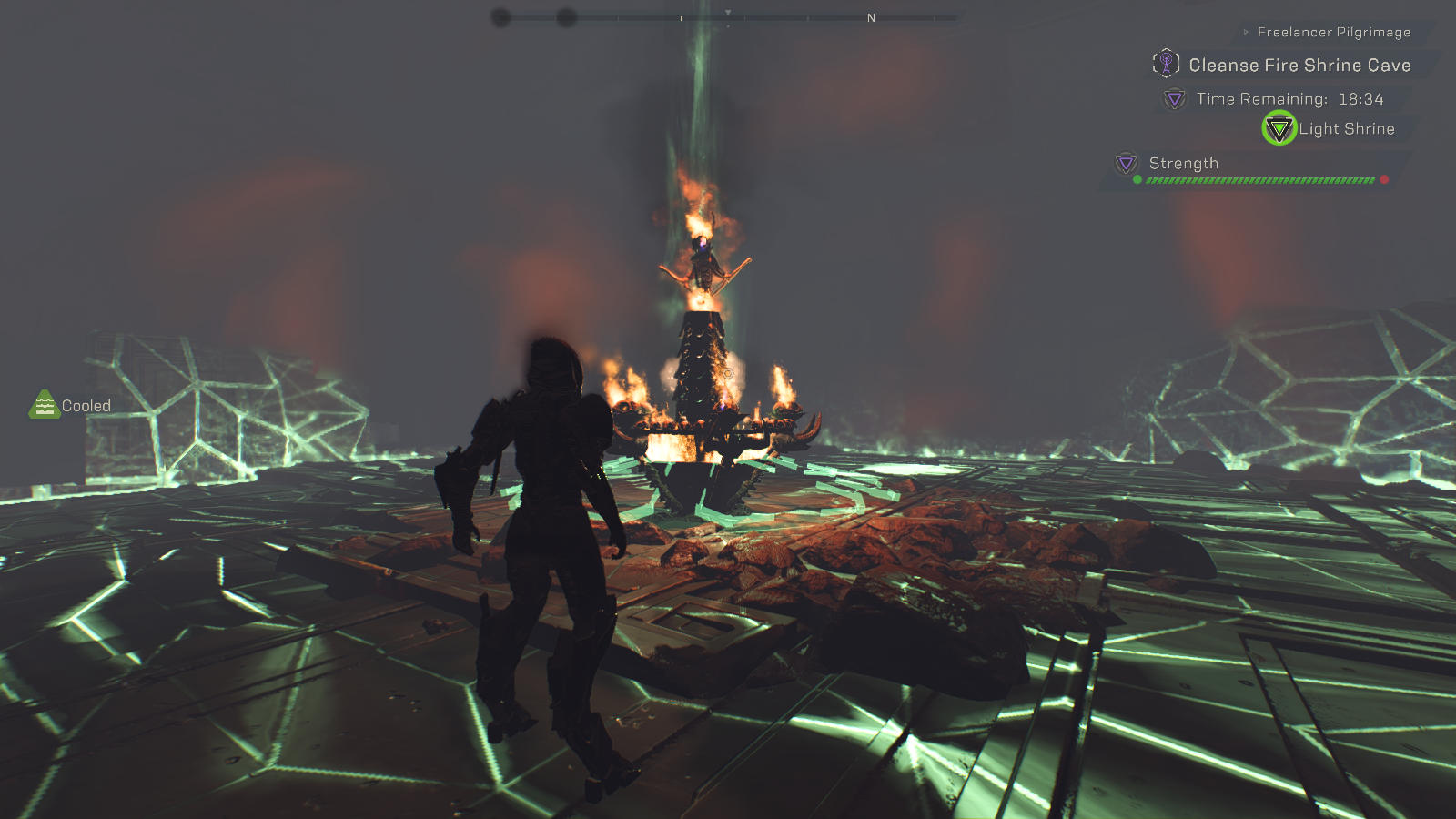Click the Cooled status effect icon

(45, 405)
